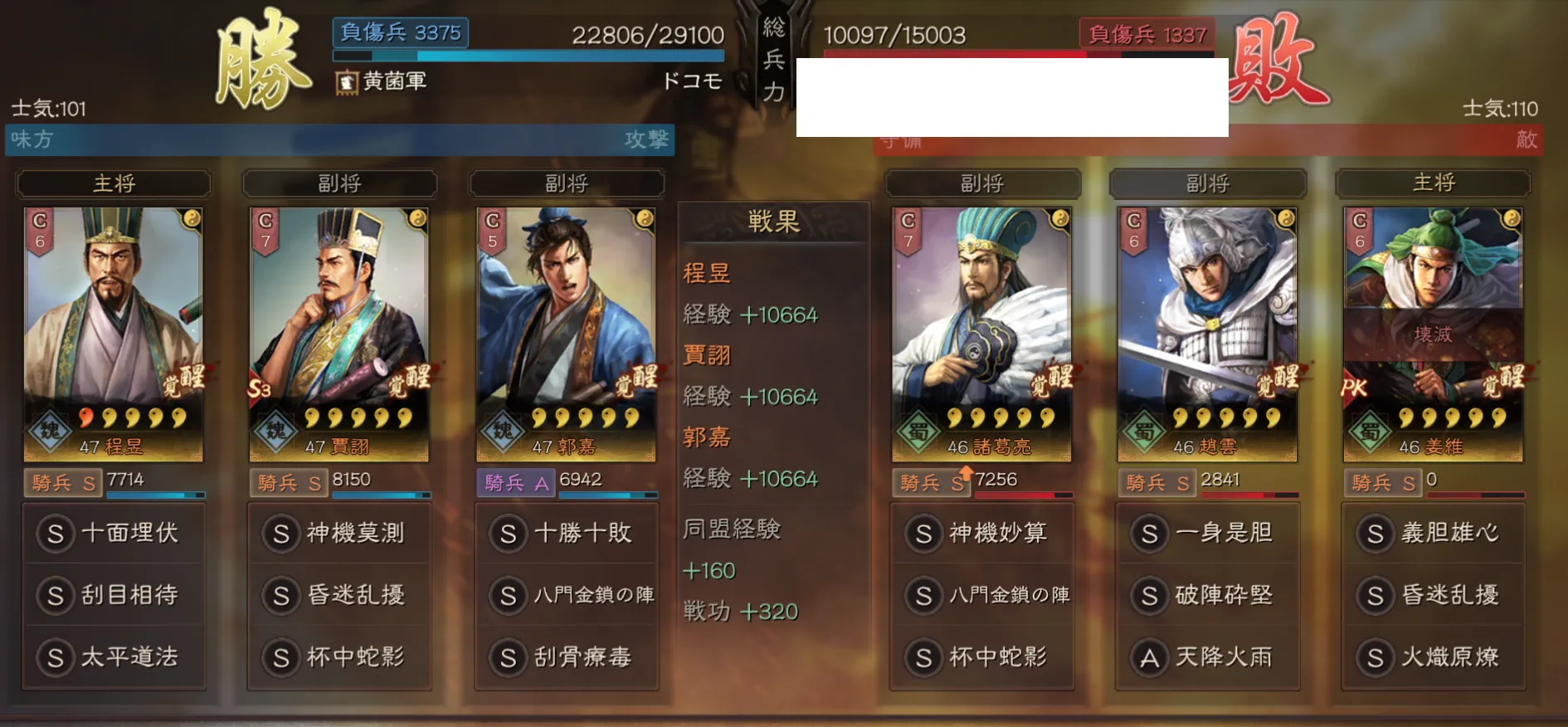Open the 賈詡 general portrait
Image resolution: width=1568 pixels, height=727 pixels.
coord(338,334)
